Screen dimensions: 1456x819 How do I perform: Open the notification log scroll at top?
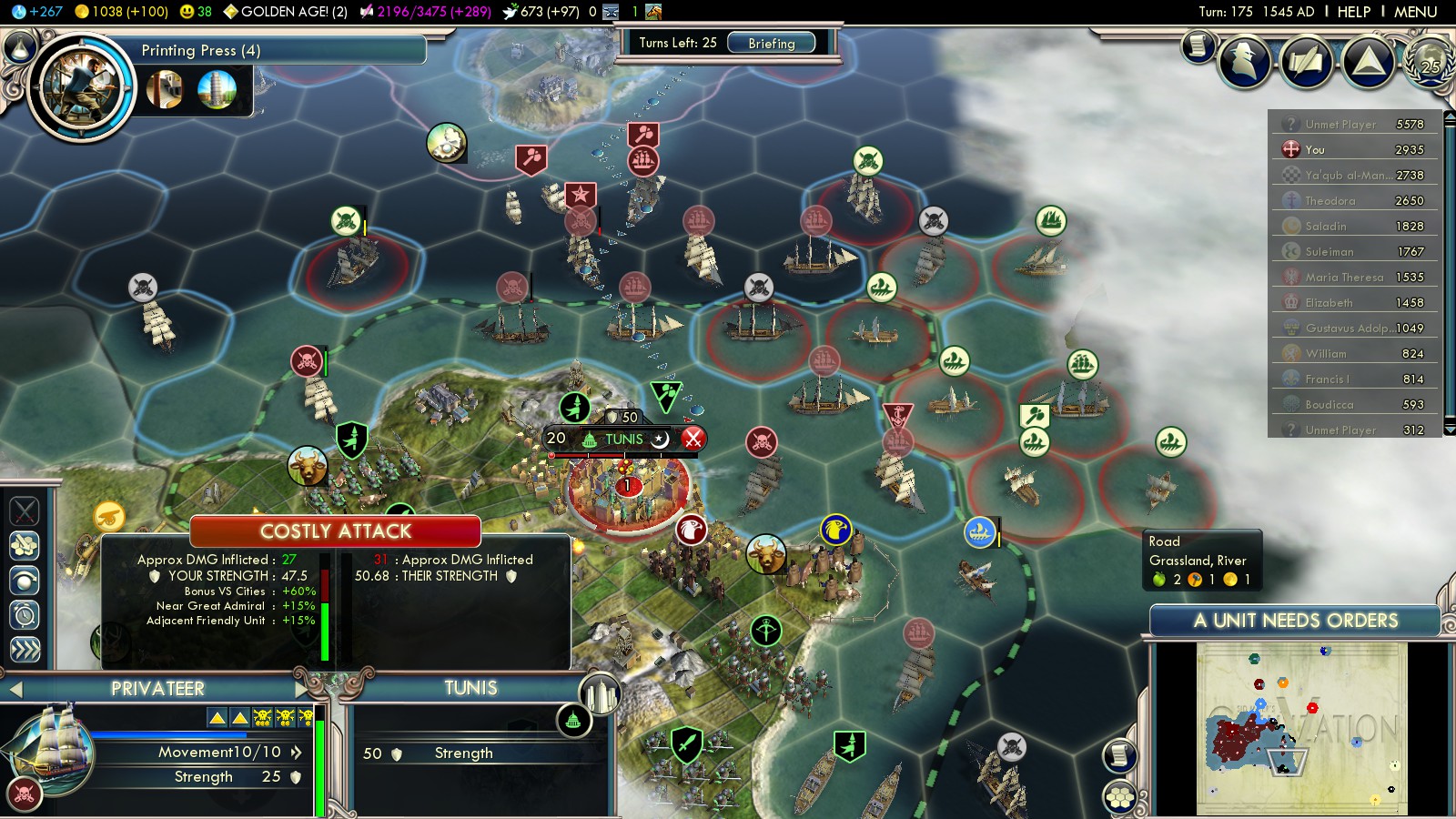(1199, 45)
